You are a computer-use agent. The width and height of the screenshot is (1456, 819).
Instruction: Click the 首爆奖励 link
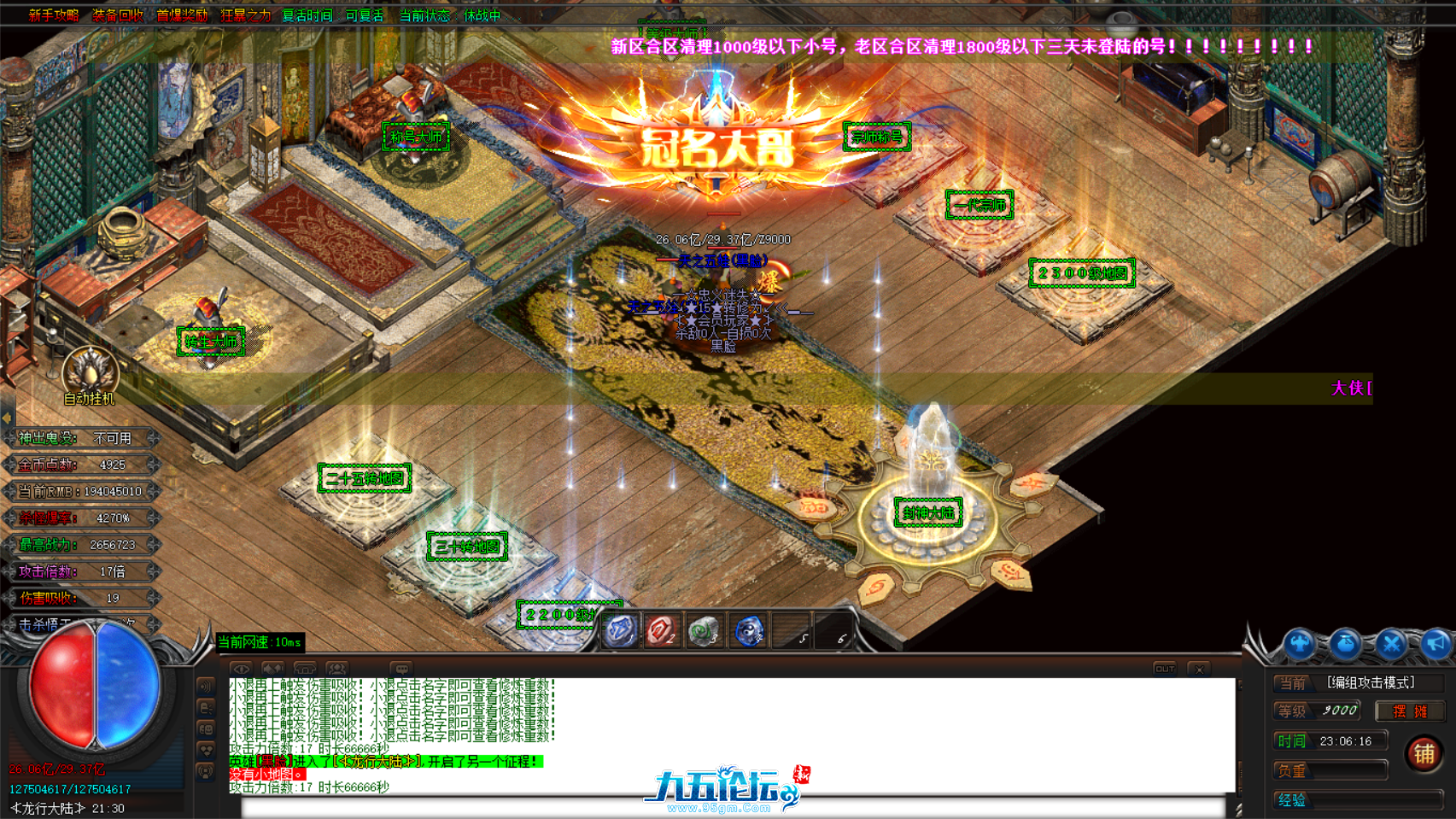tap(181, 14)
